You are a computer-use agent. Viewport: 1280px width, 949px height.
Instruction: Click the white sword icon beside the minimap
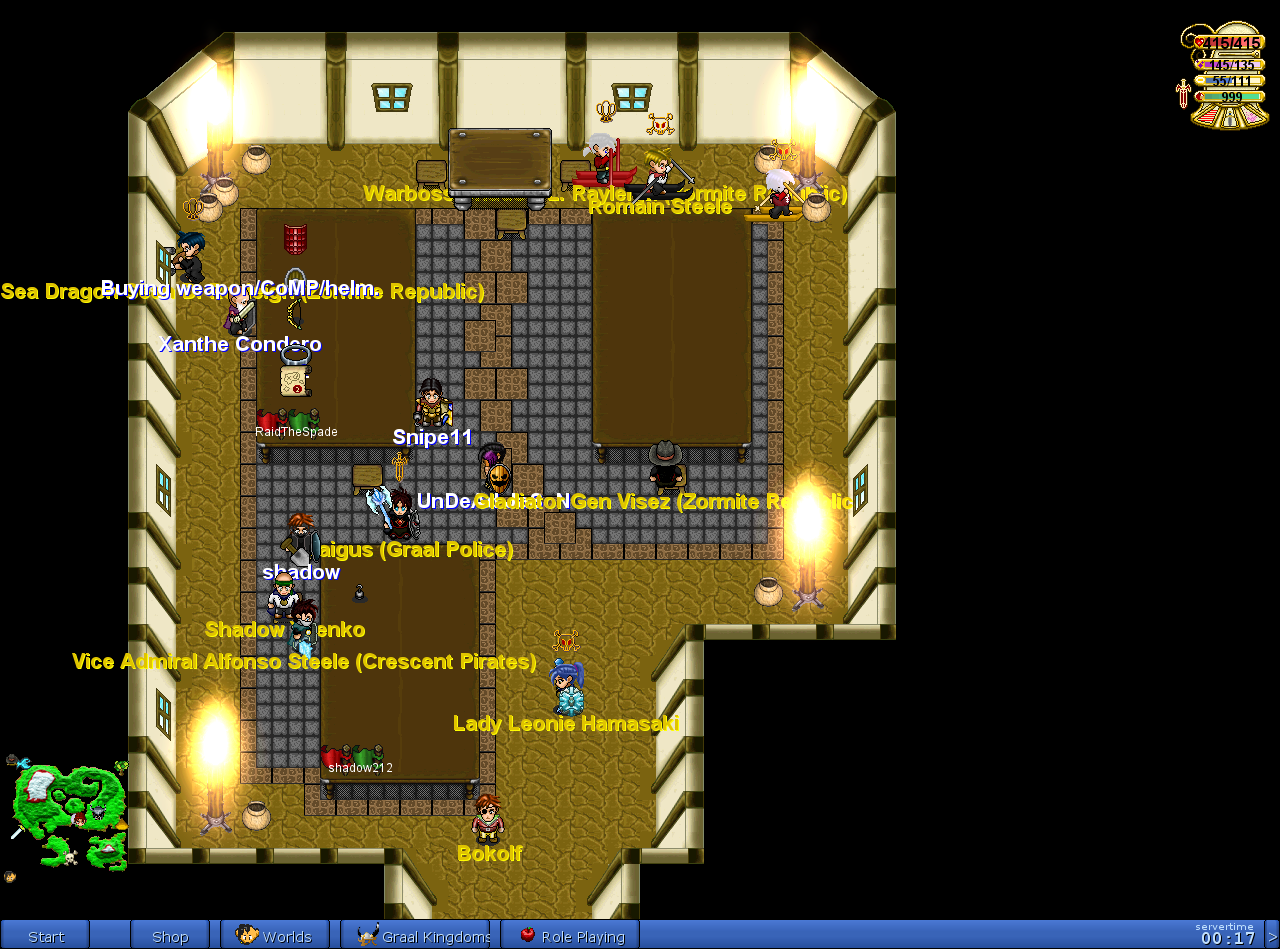tap(17, 831)
